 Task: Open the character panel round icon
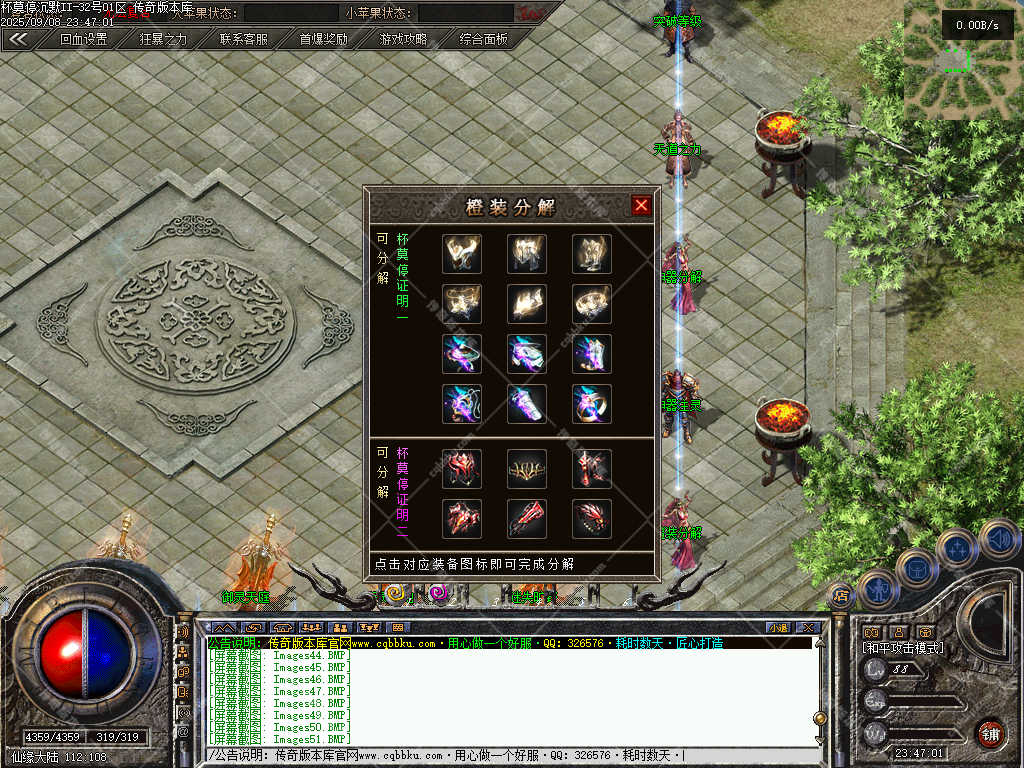pyautogui.click(x=878, y=588)
